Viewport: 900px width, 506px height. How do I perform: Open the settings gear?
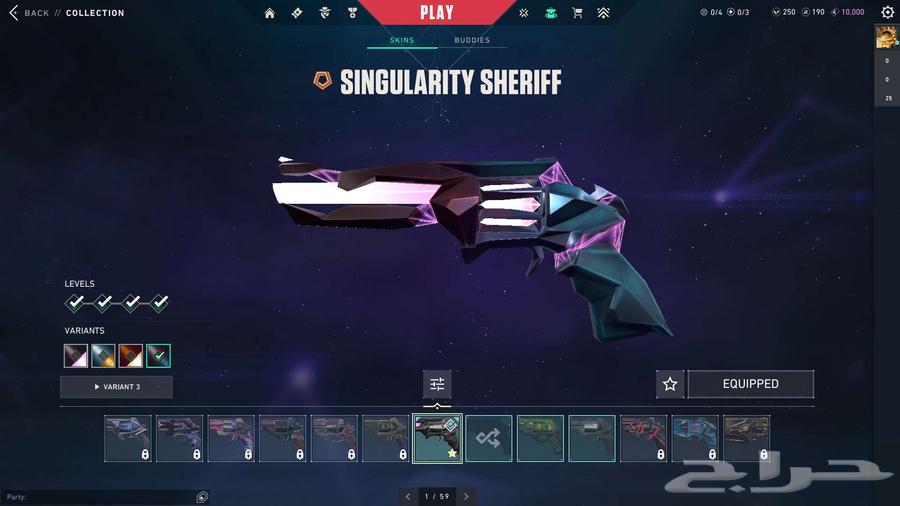coord(887,13)
